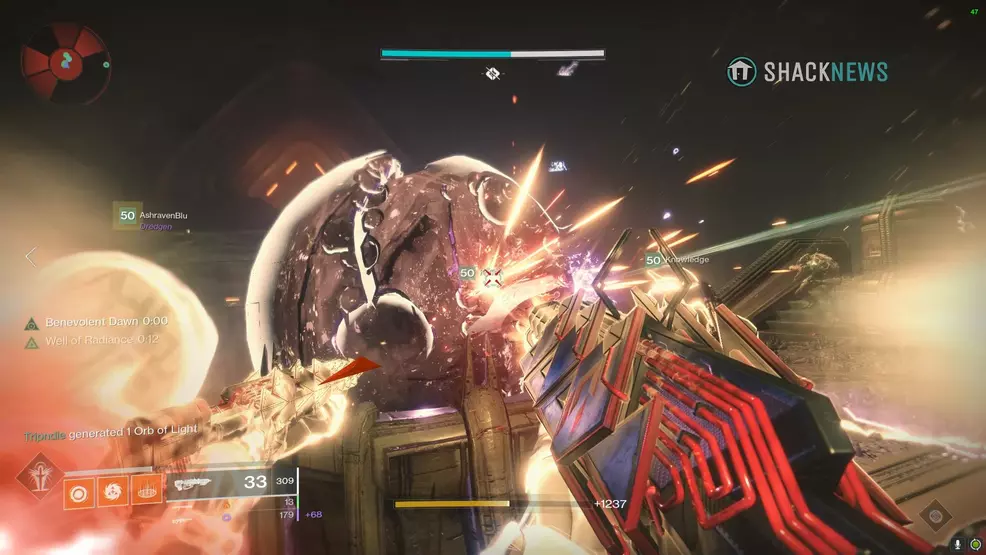Trigger the rift class ability icon
The height and width of the screenshot is (555, 986).
(145, 492)
